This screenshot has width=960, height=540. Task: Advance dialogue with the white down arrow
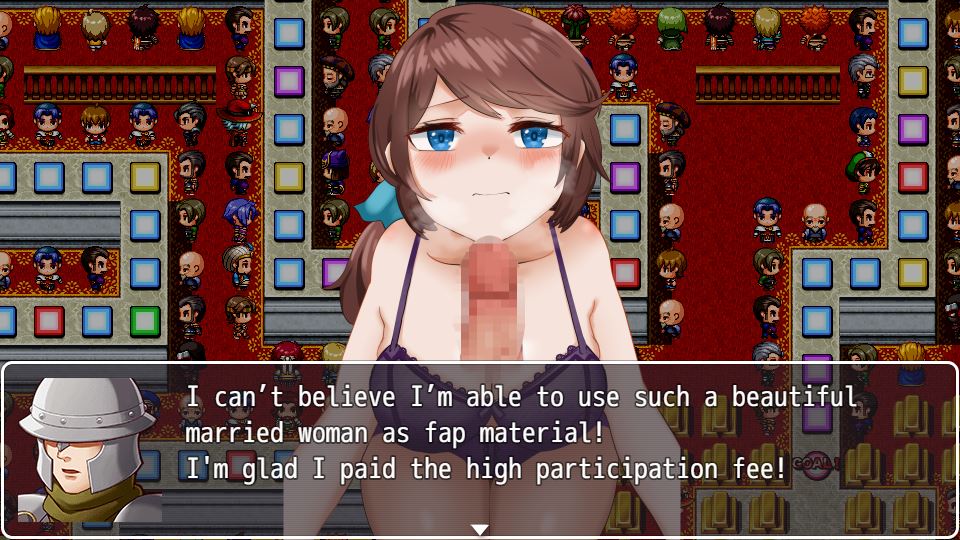point(480,529)
